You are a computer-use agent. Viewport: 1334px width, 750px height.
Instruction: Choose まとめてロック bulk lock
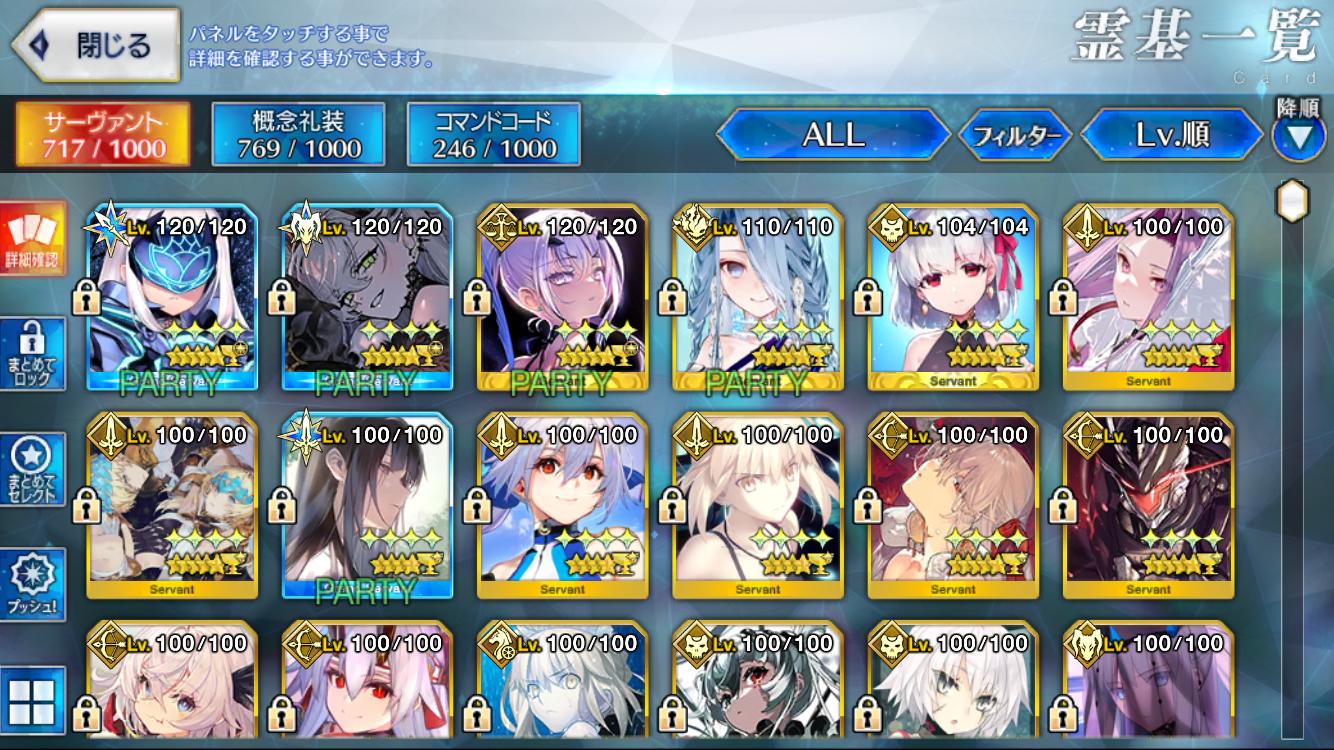[32, 353]
